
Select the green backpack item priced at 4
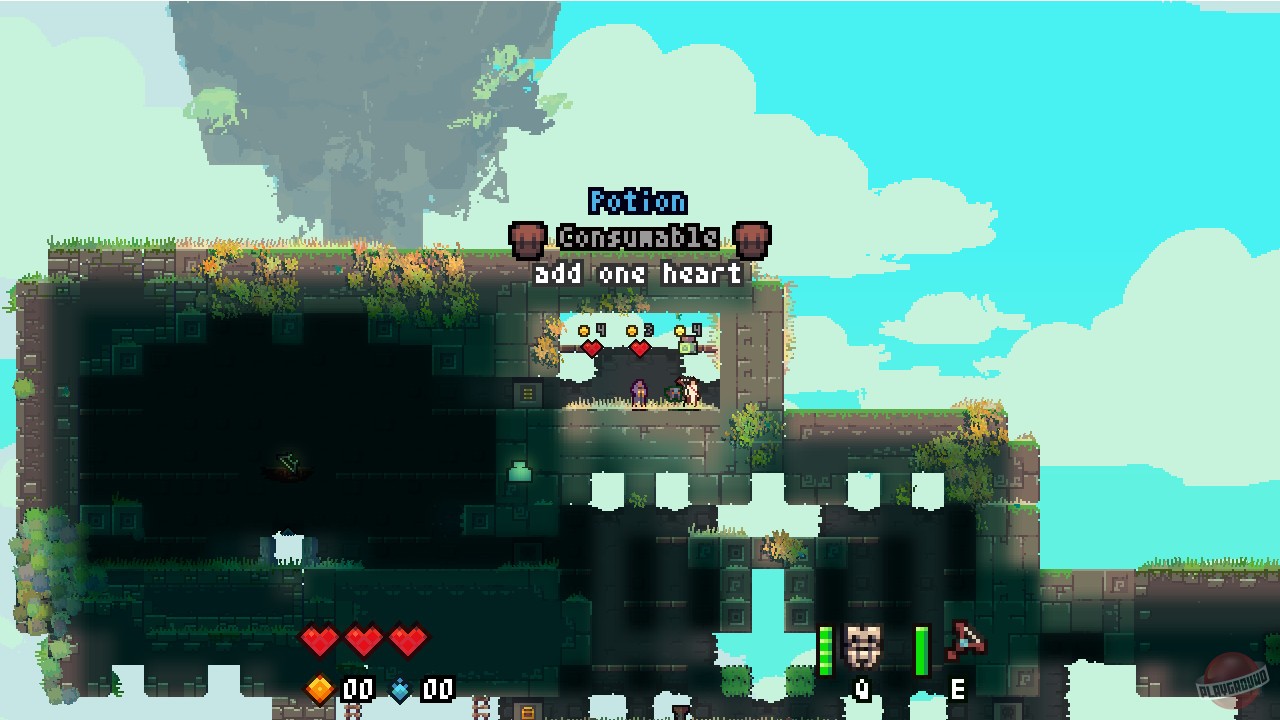coord(687,347)
